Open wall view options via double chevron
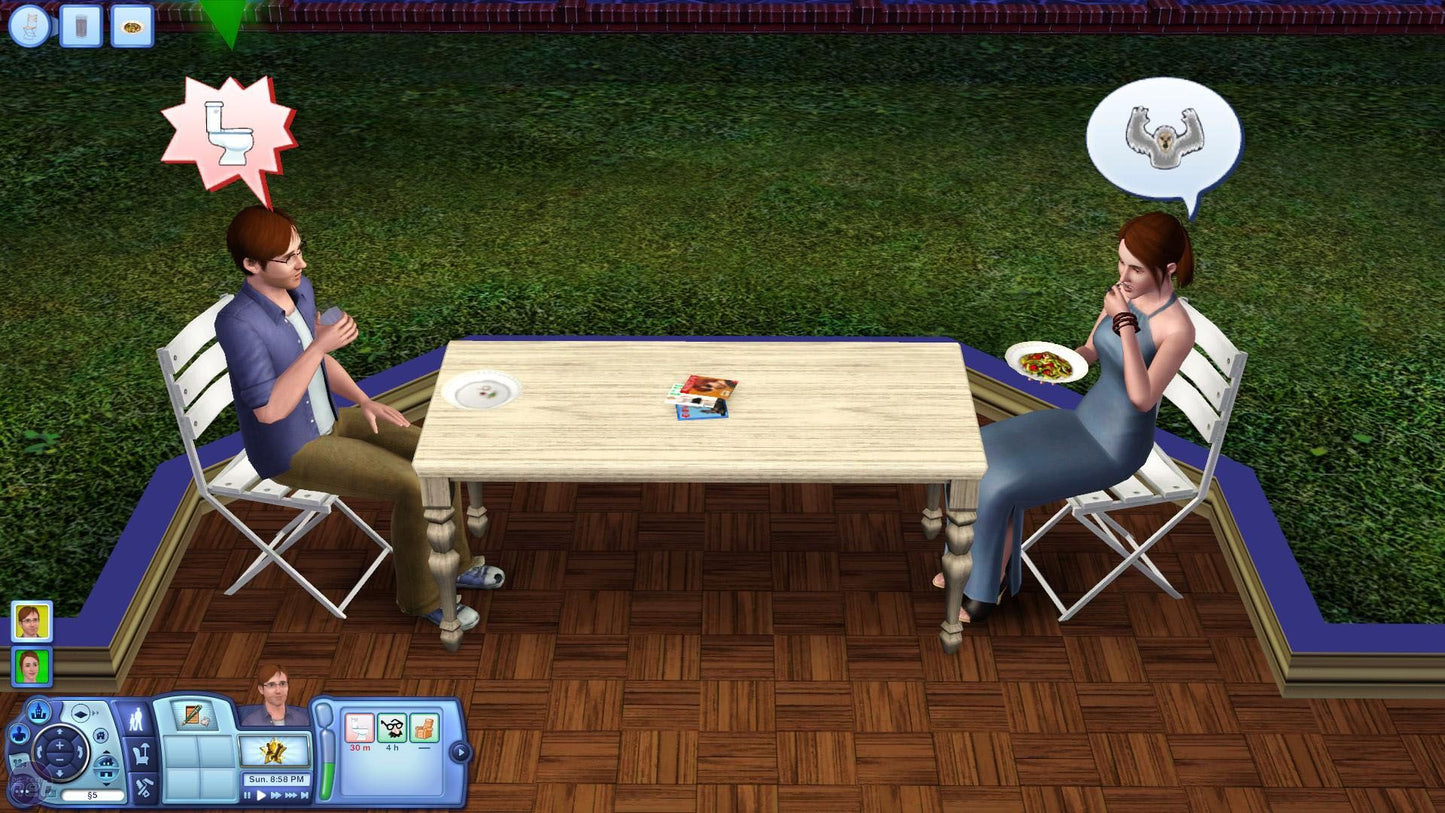 [96, 714]
